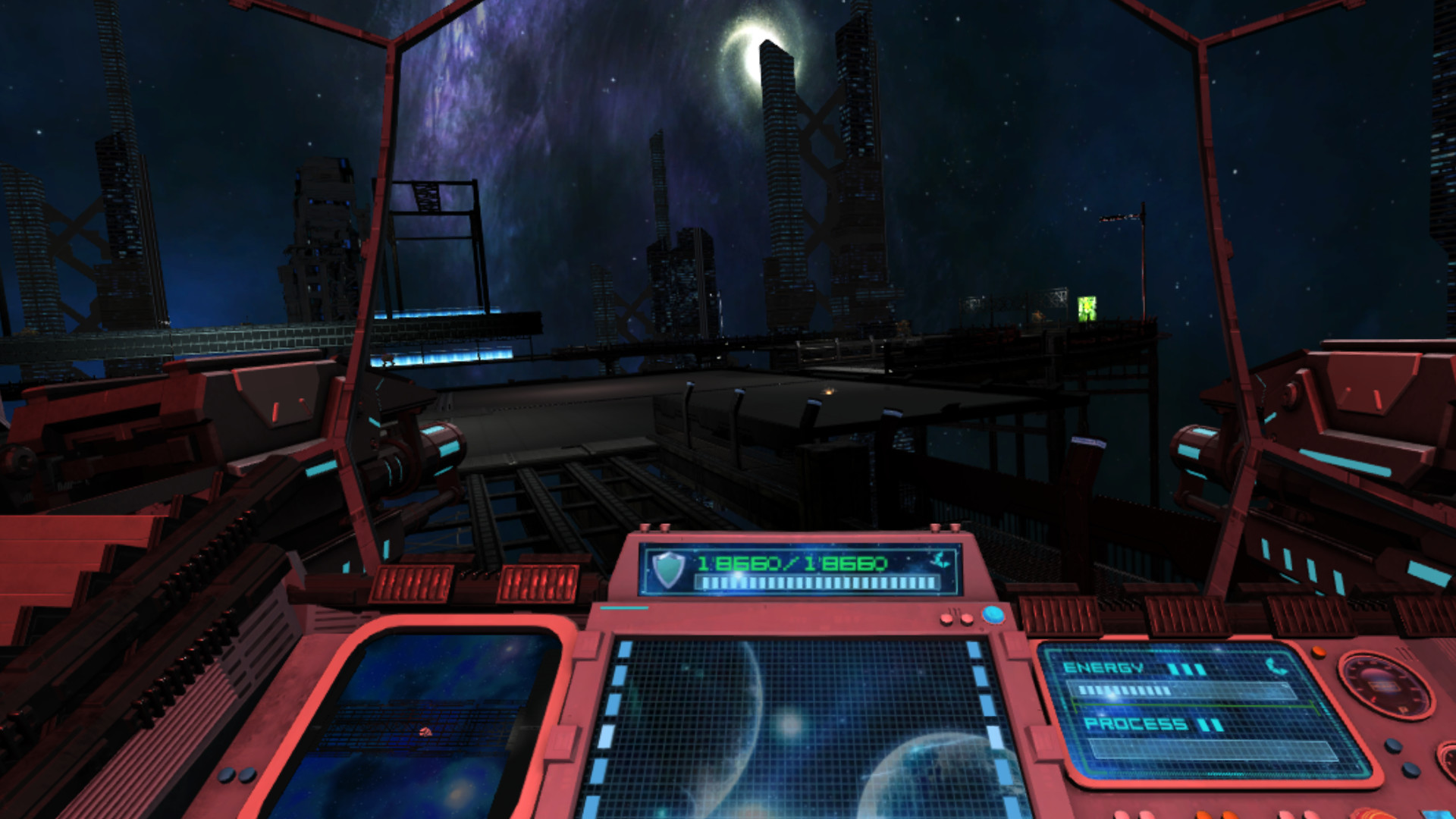Click the shield icon on the status display
The width and height of the screenshot is (1456, 819).
tap(667, 569)
